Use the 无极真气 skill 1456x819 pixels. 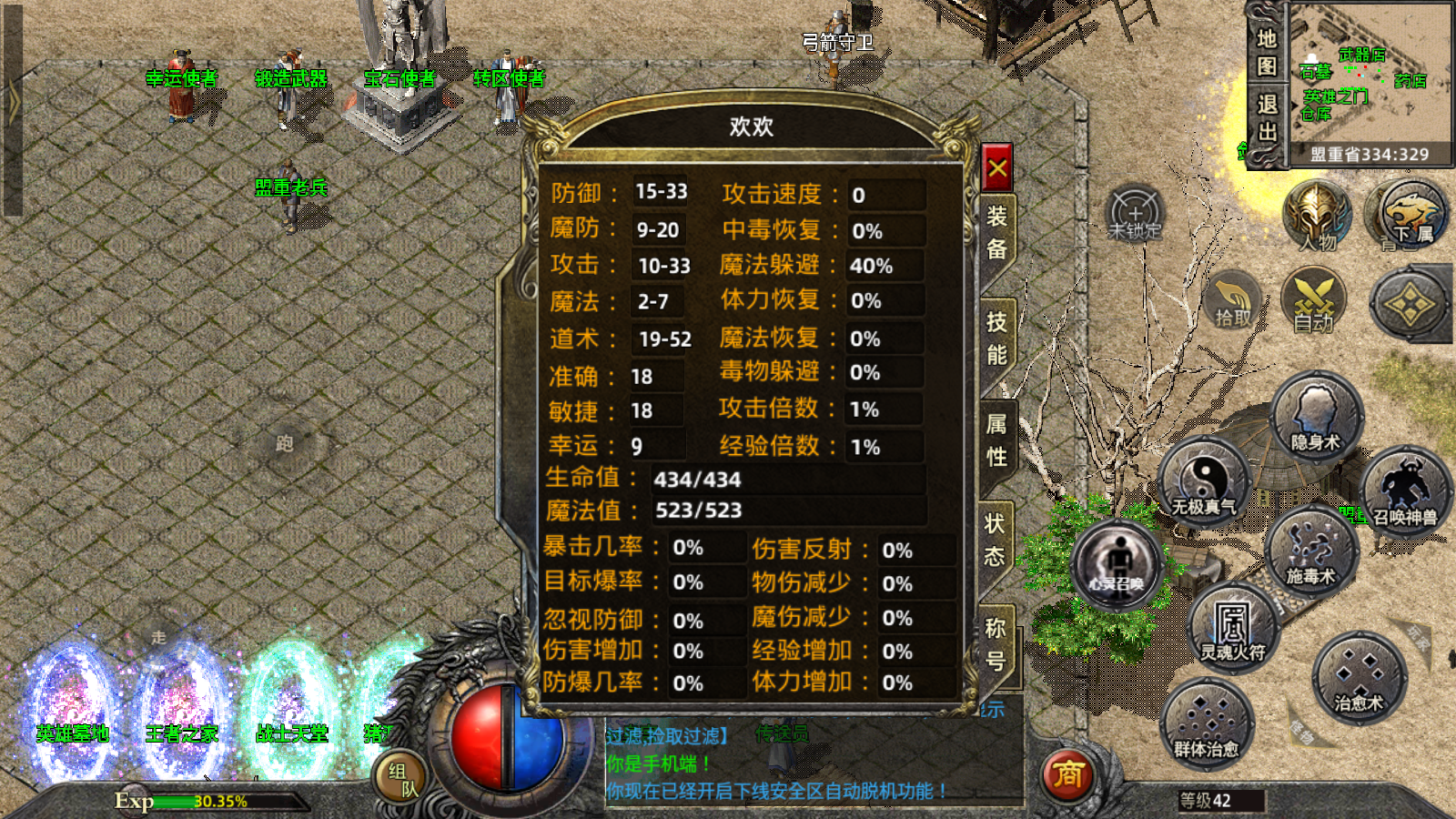[1203, 483]
